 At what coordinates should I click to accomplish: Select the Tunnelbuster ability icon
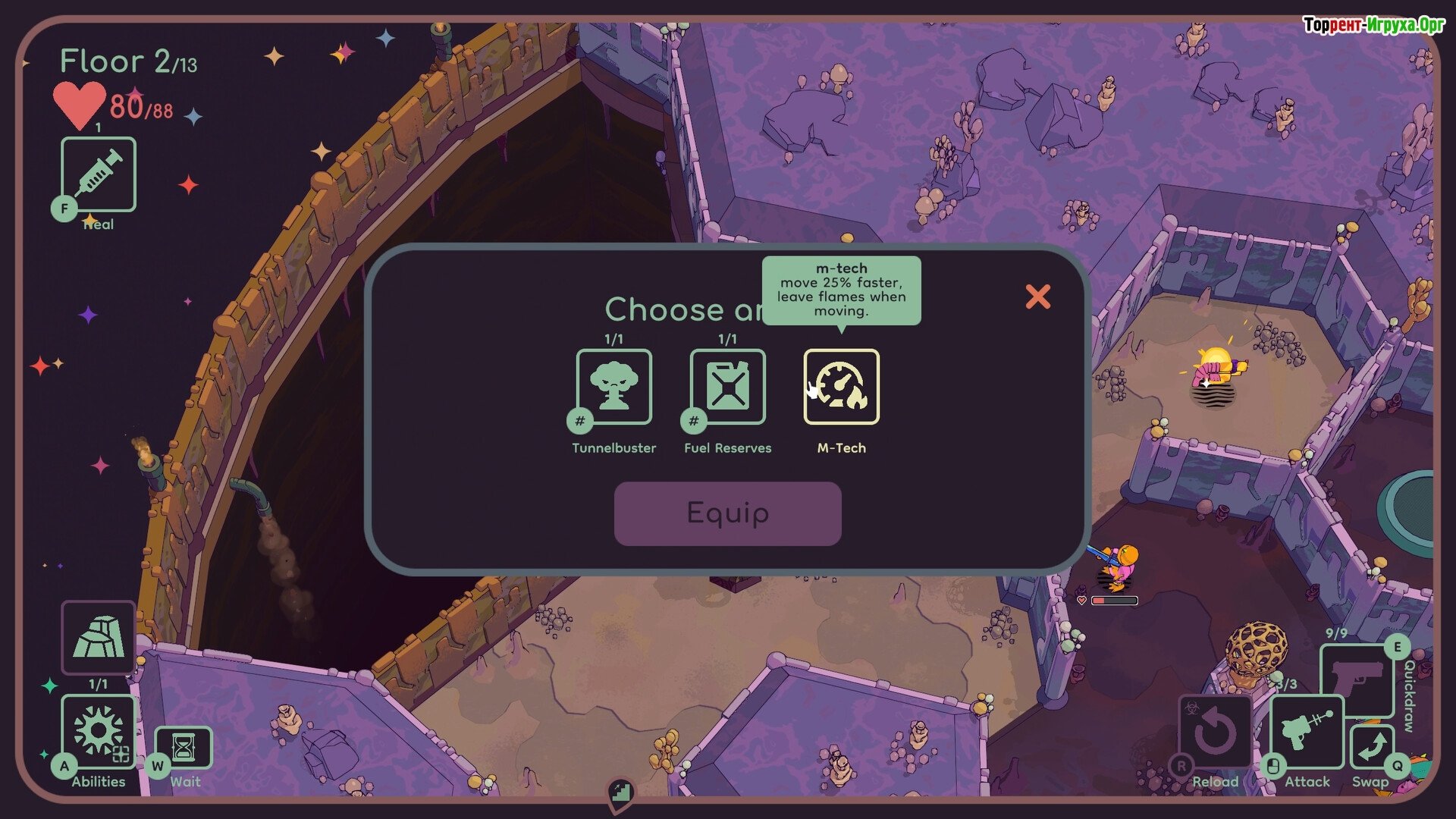(613, 387)
